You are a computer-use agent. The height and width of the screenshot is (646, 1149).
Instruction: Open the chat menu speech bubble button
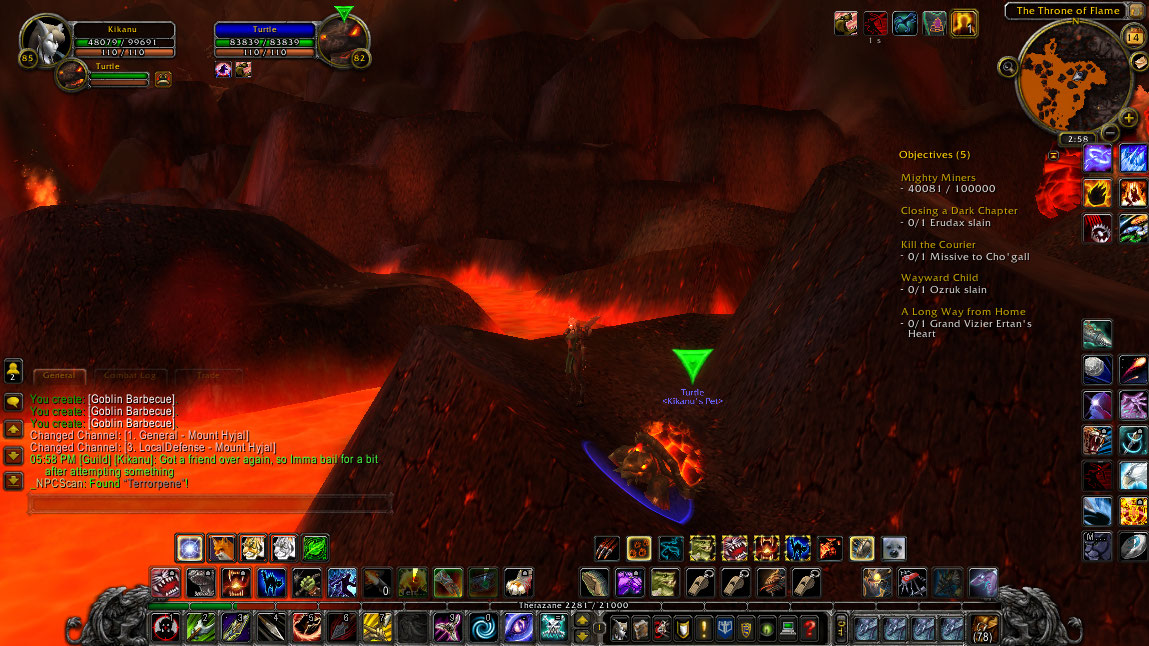[14, 402]
